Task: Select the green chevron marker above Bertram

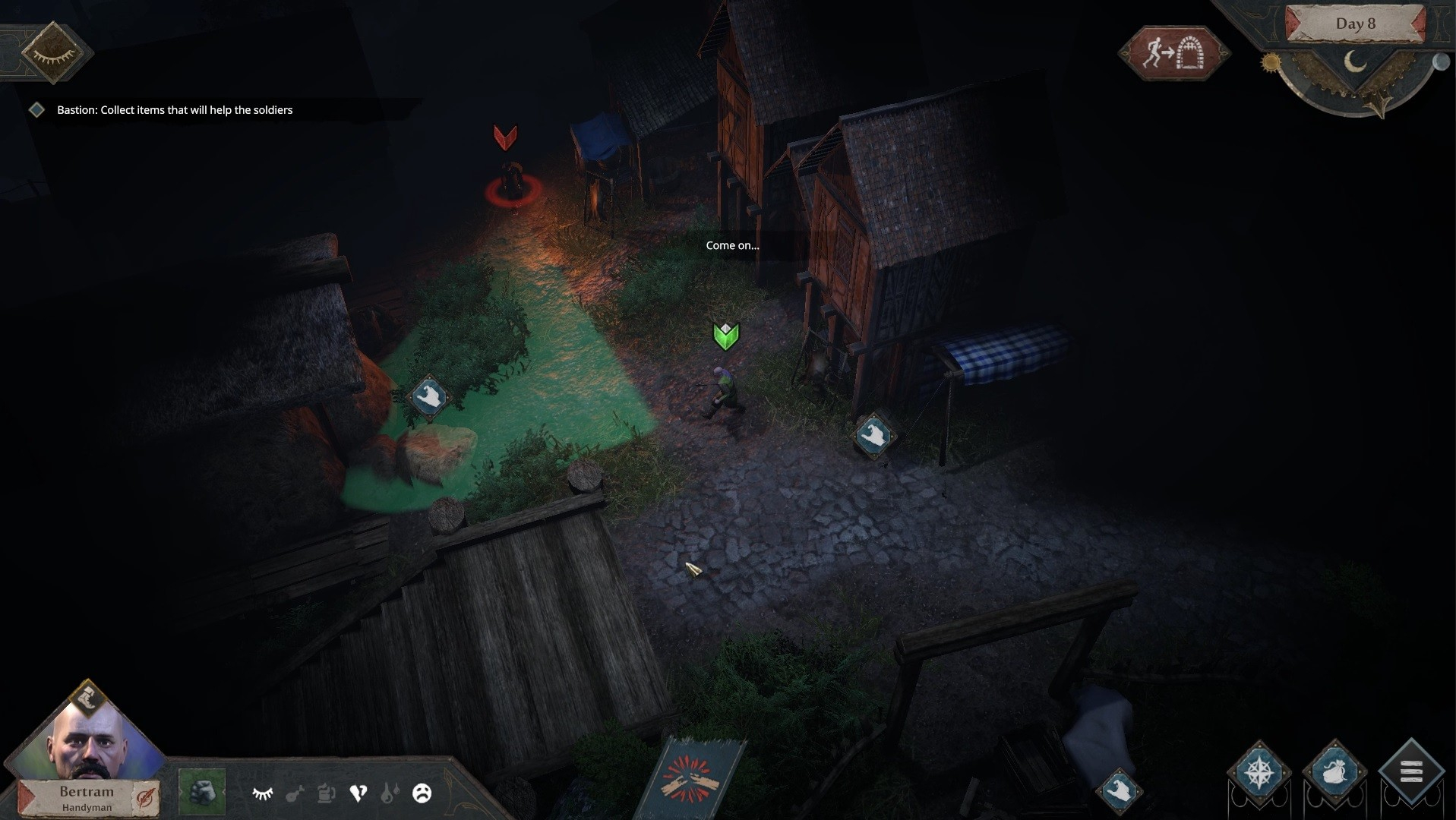Action: [726, 336]
